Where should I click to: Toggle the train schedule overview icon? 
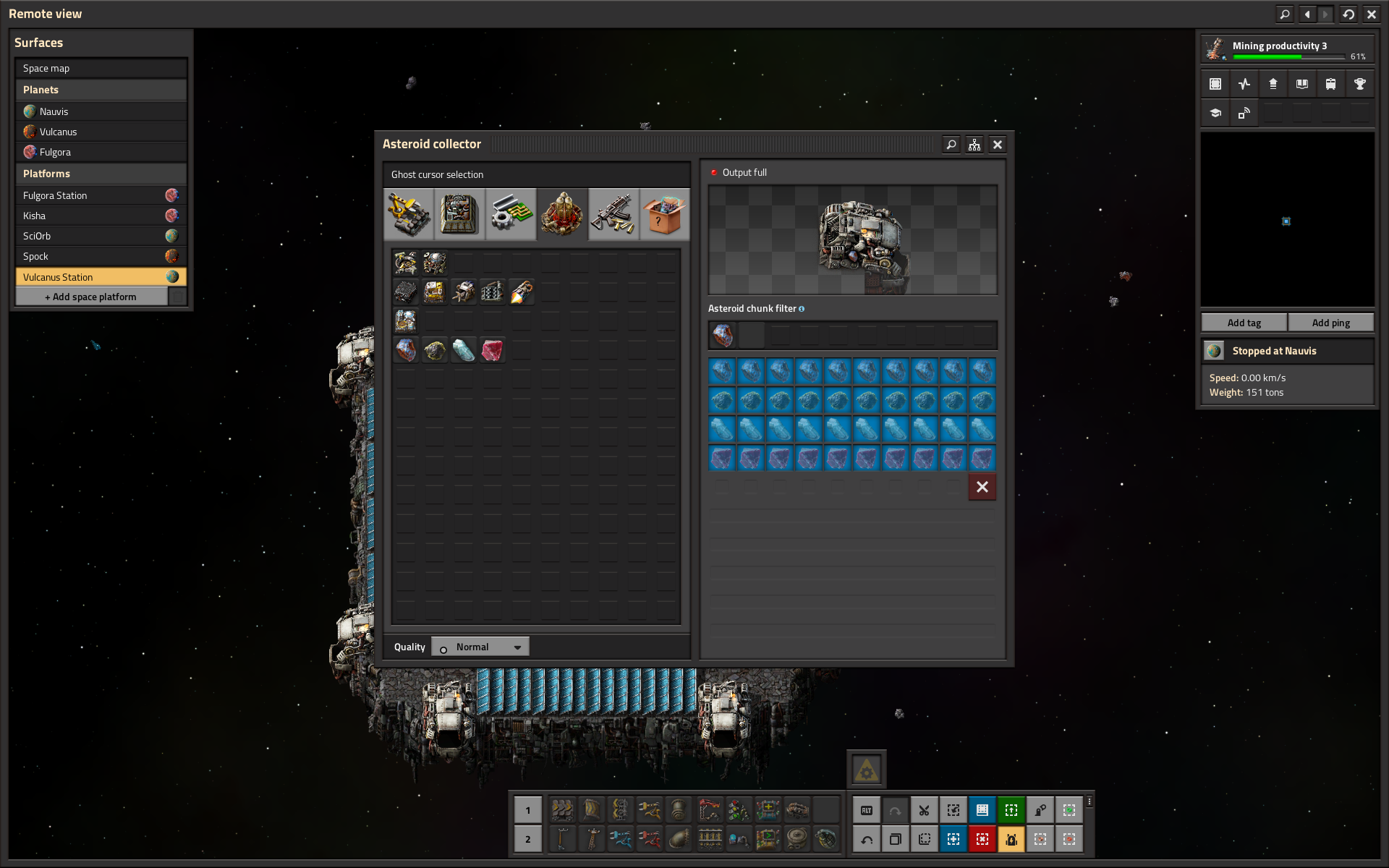coord(1331,84)
